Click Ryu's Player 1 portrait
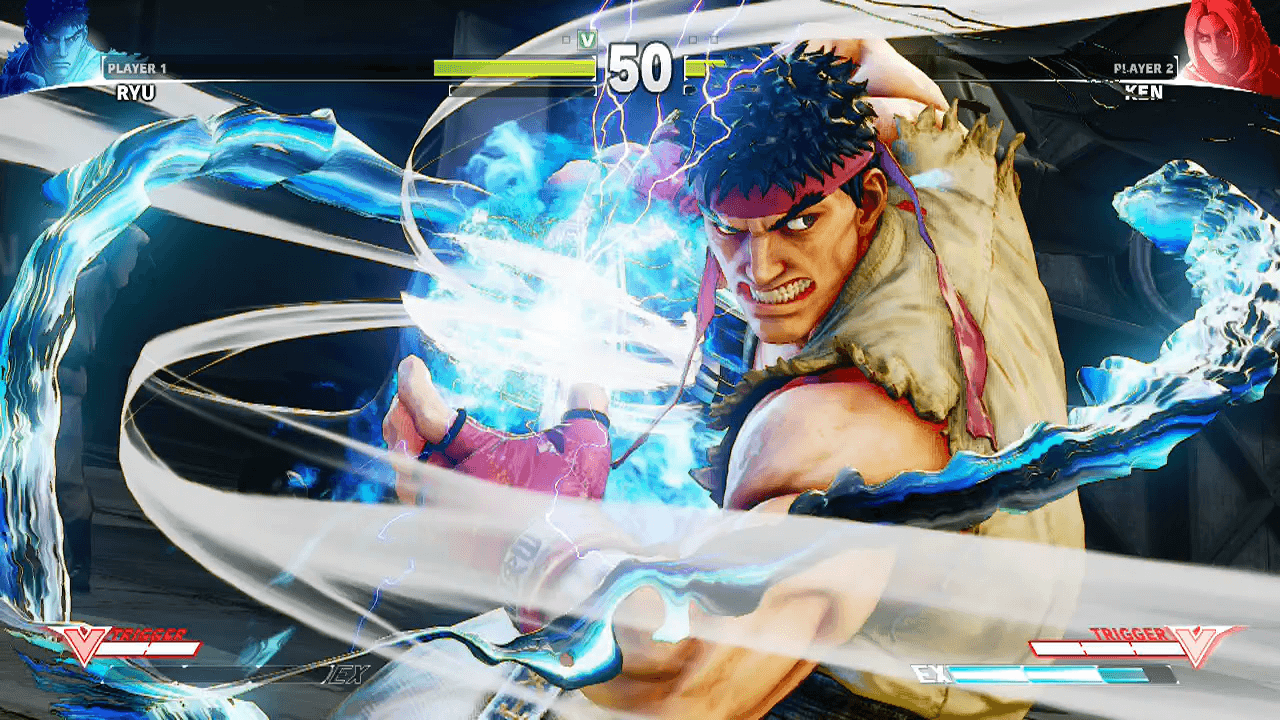1280x720 pixels. point(48,47)
